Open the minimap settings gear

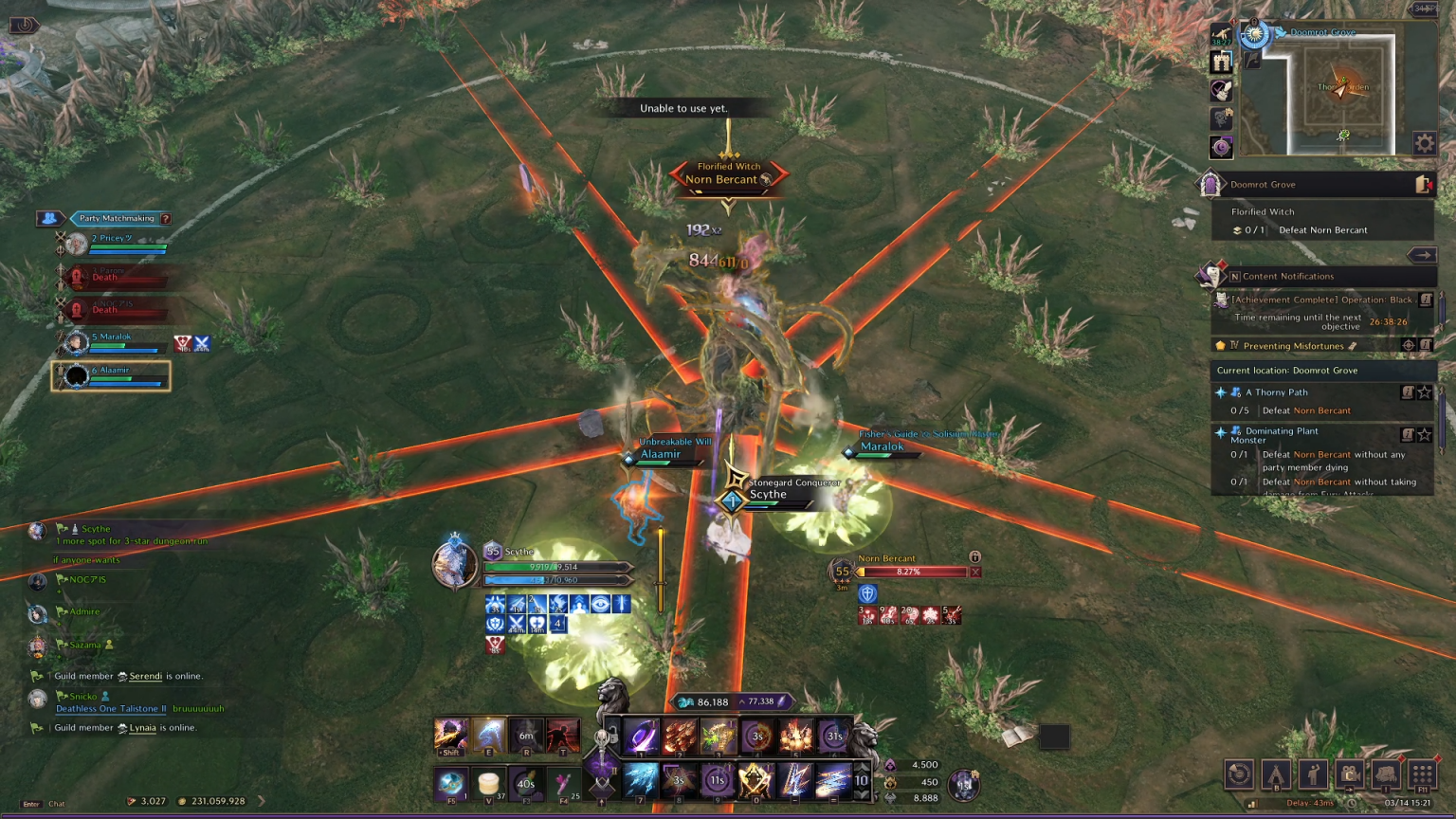[1424, 143]
